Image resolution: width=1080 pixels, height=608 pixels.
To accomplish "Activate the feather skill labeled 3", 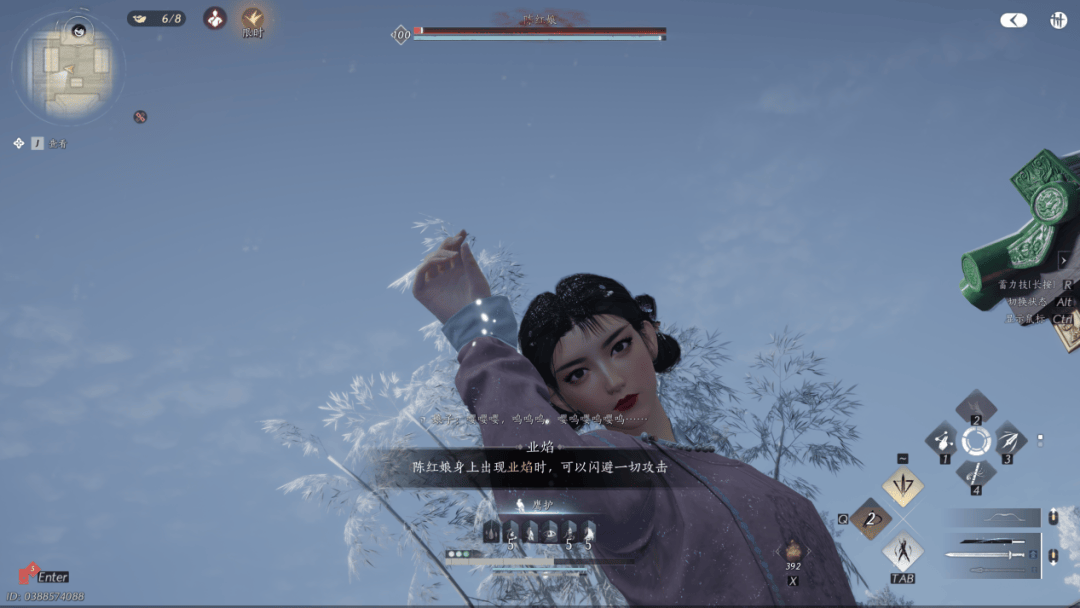I will (x=1008, y=440).
